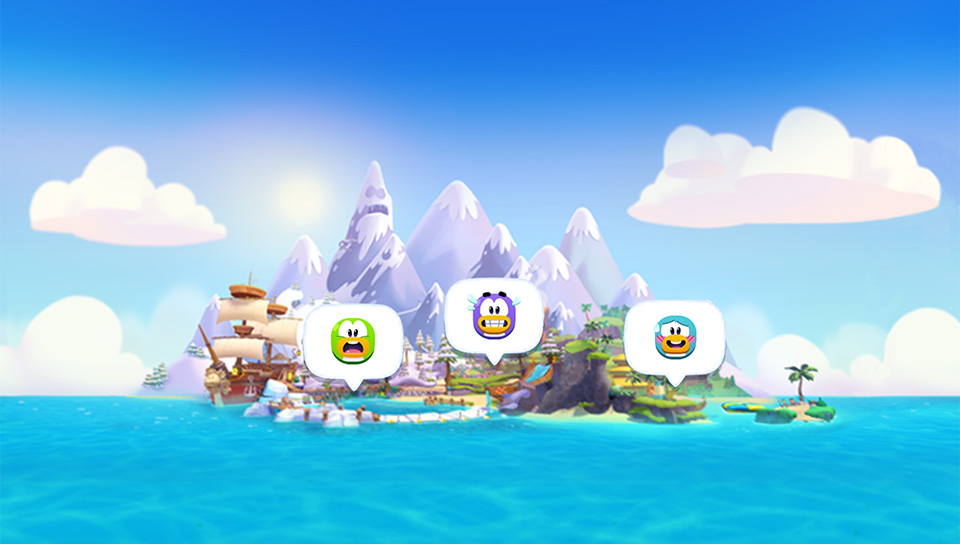
Task: Click the green screaming emoji bubble
Action: click(x=352, y=341)
